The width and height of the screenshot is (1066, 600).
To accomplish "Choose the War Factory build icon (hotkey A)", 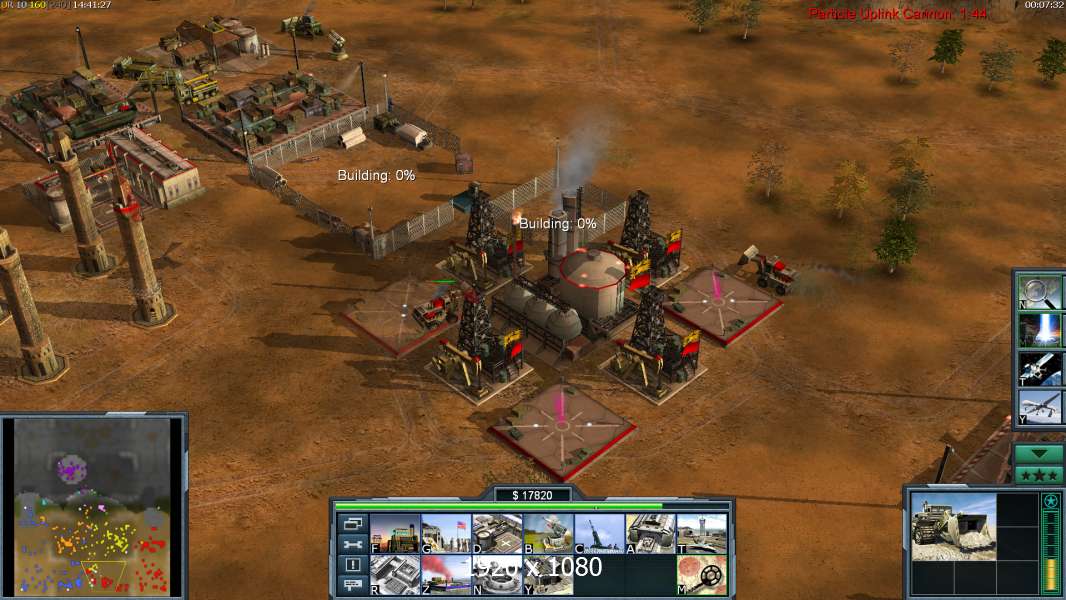I will click(x=650, y=534).
